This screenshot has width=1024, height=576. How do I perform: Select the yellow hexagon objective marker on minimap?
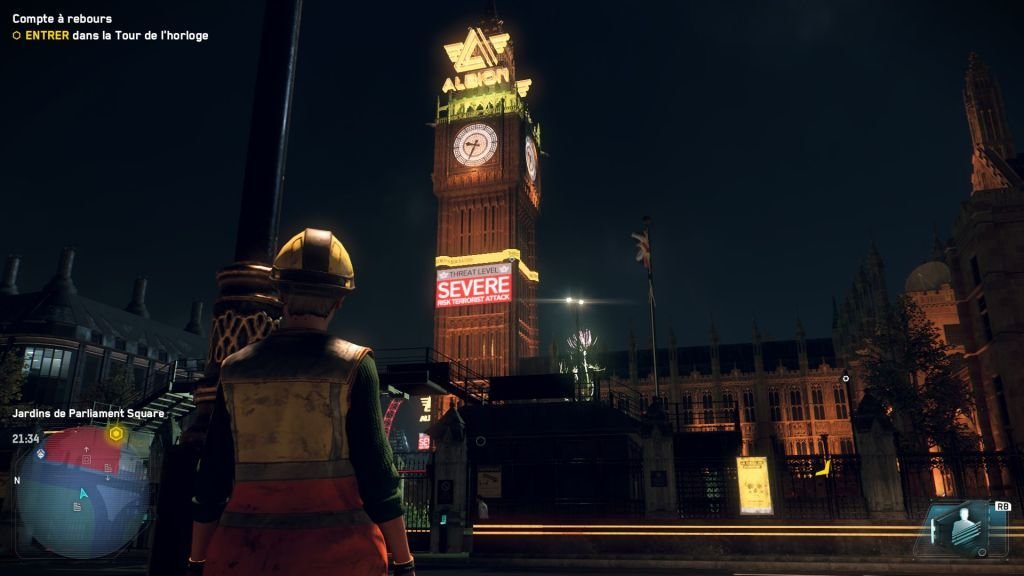pos(116,434)
